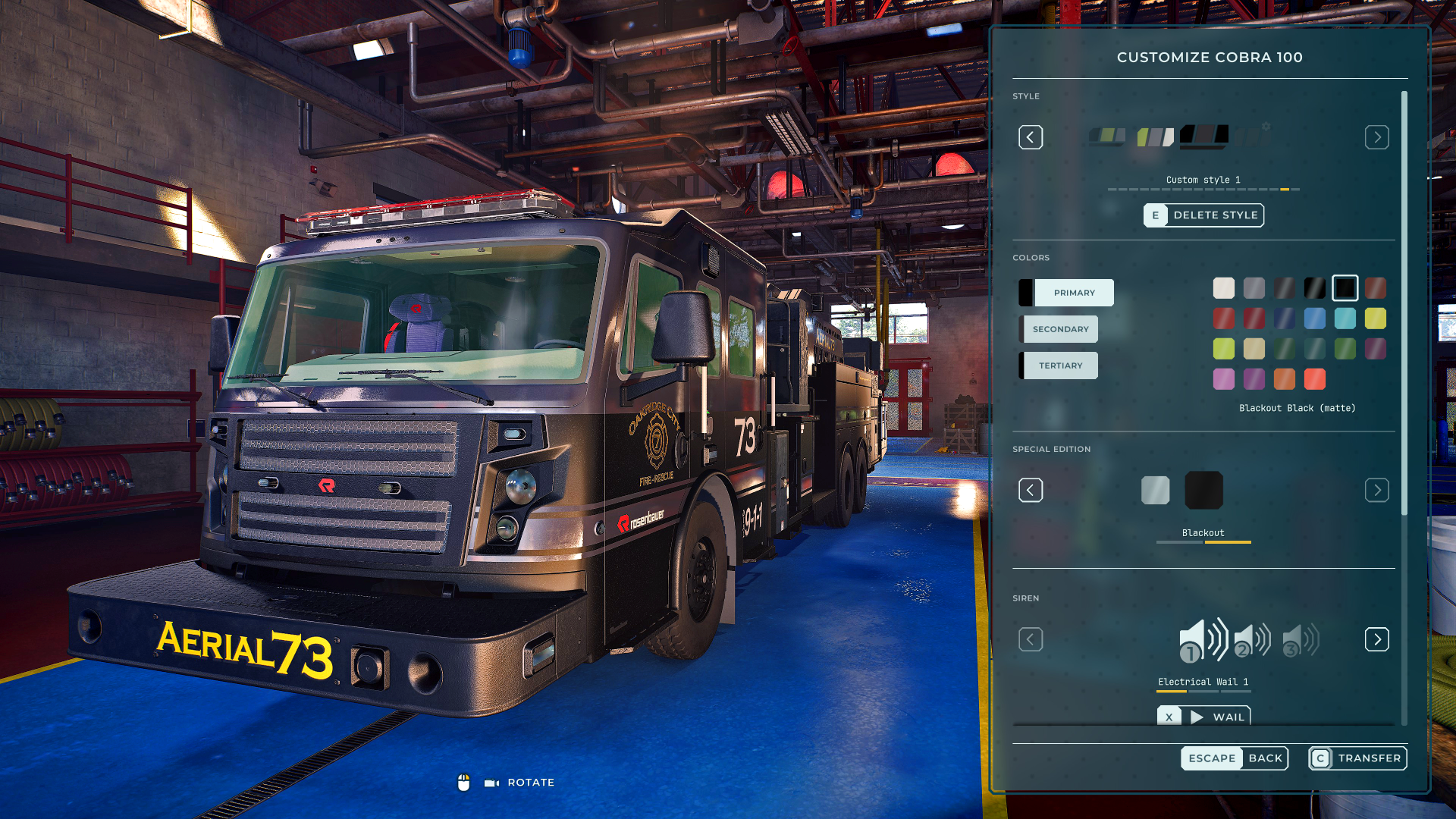Show the next style with right arrow
This screenshot has height=819, width=1456.
pos(1376,137)
